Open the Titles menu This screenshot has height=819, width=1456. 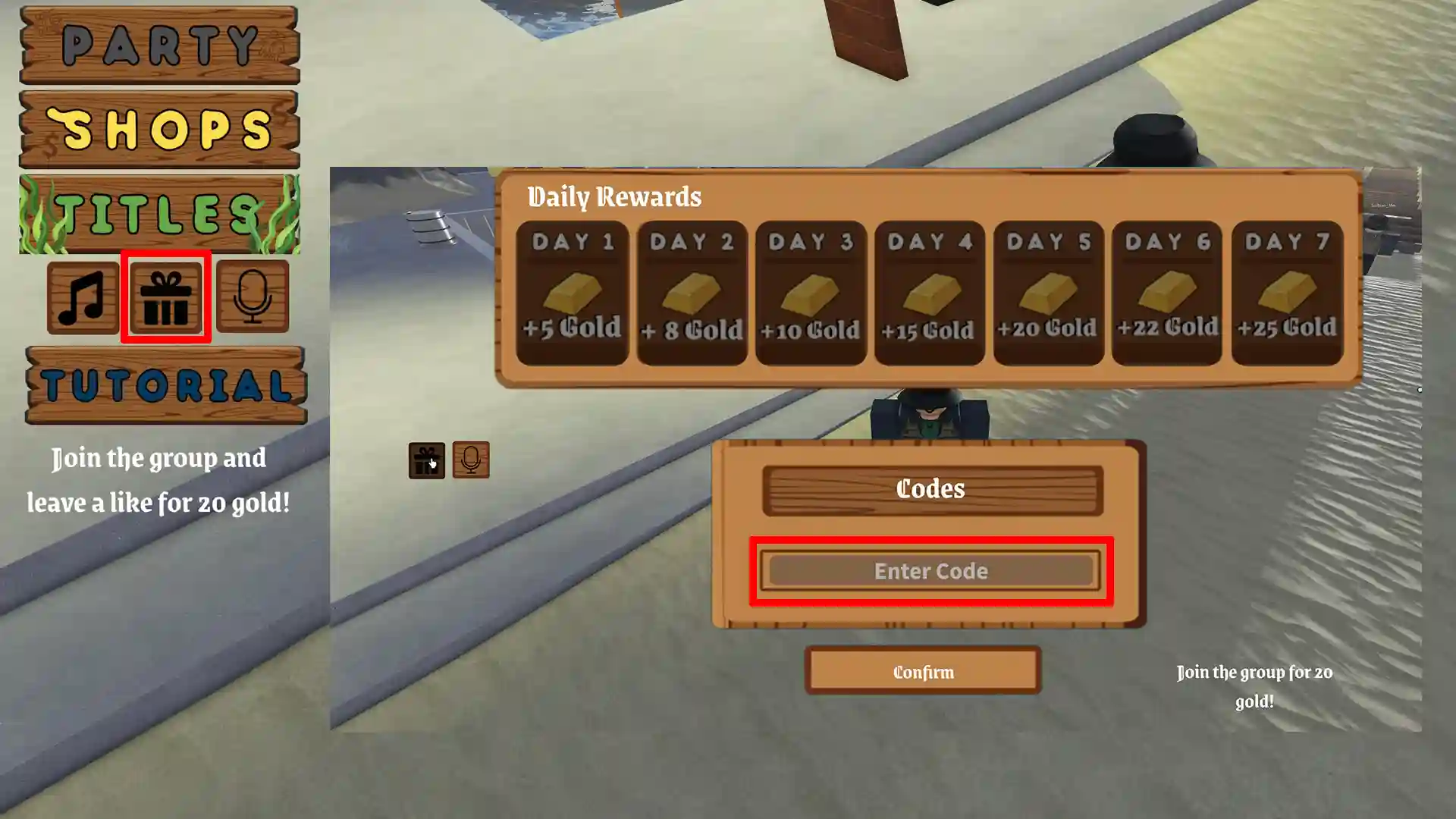159,214
